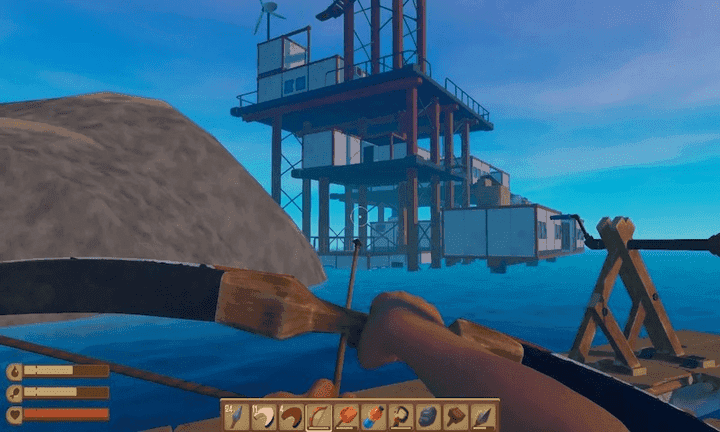This screenshot has width=720, height=432.
Task: Select the bow hotbar slot
Action: 319,416
